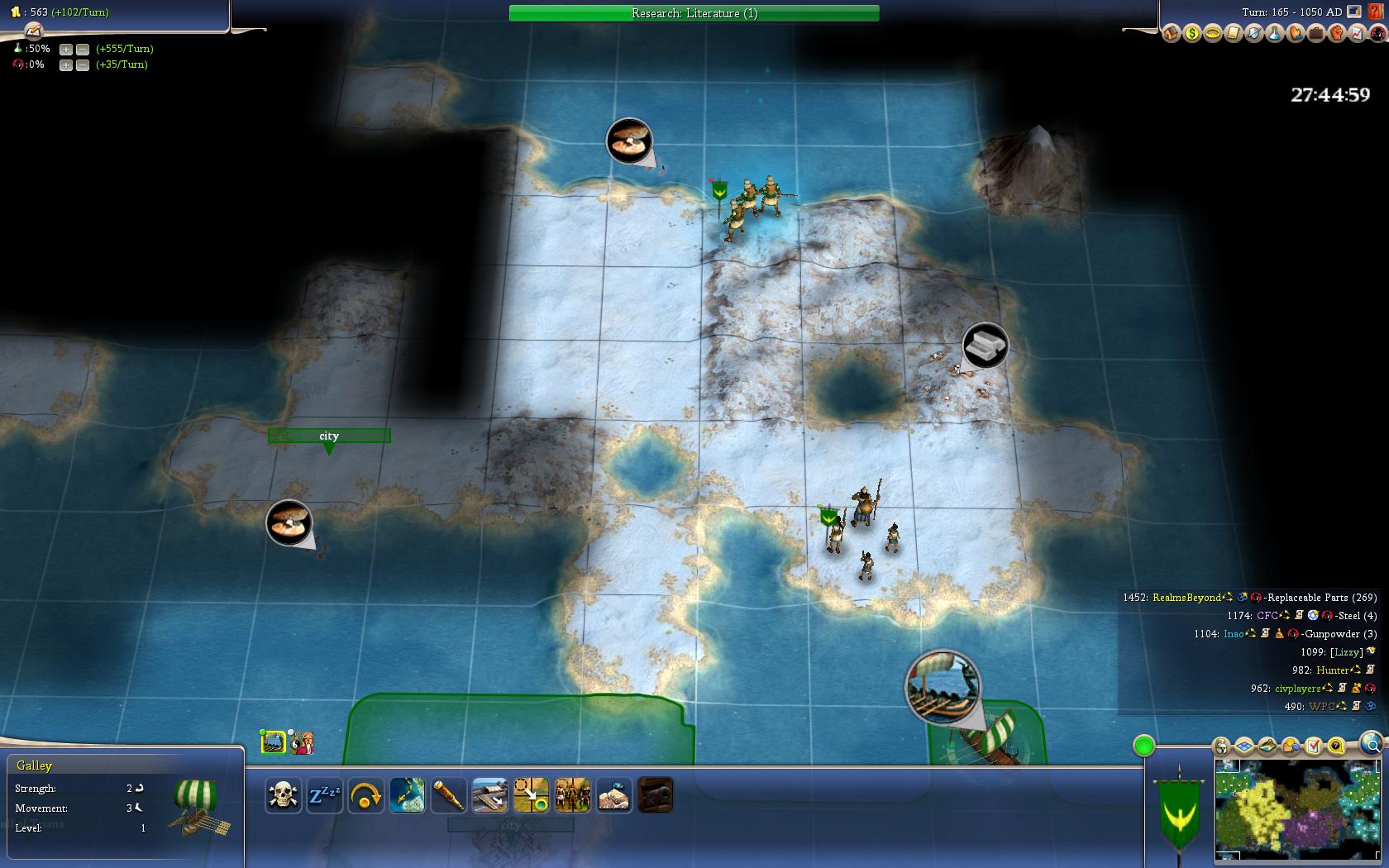This screenshot has width=1389, height=868.
Task: Put the galley to sleep (Zzz)
Action: pyautogui.click(x=325, y=796)
